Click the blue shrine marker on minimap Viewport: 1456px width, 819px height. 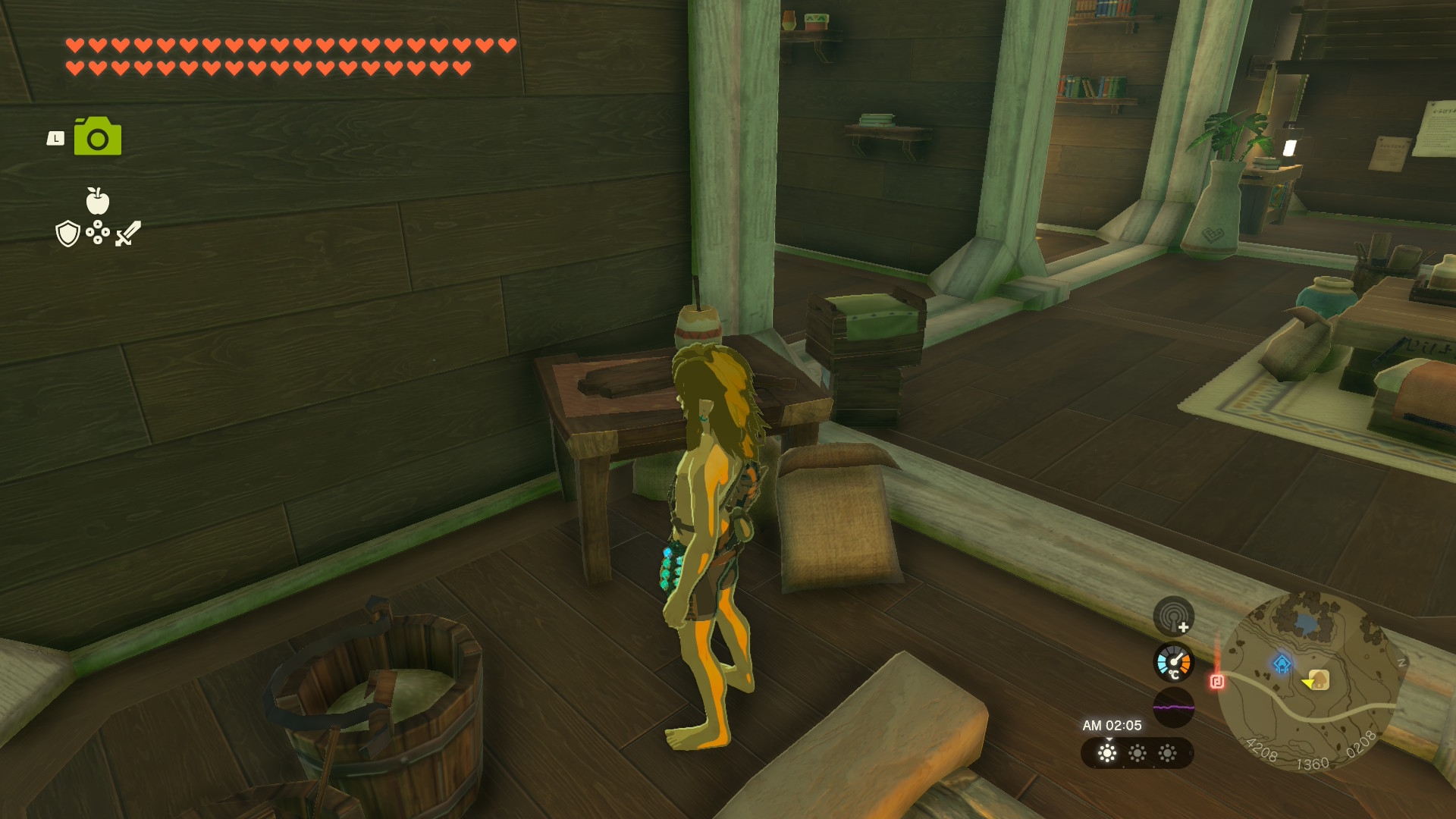(1282, 664)
